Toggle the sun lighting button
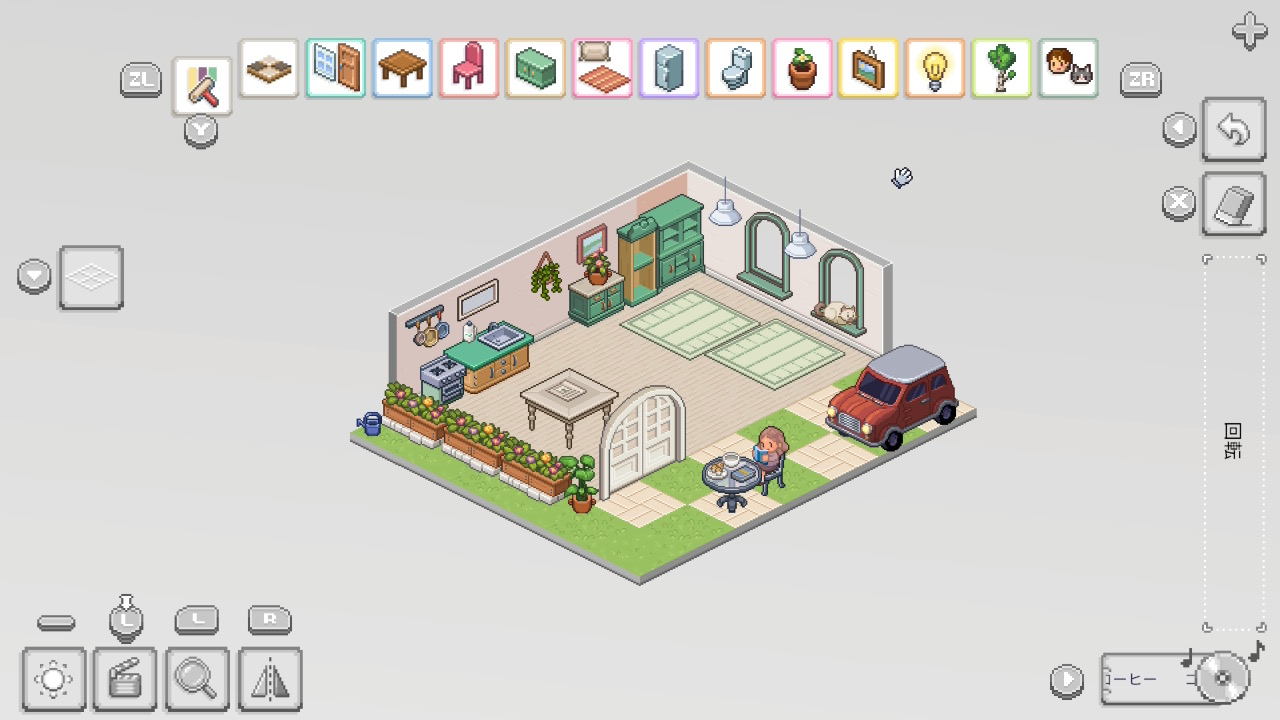The image size is (1280, 720). pyautogui.click(x=53, y=680)
